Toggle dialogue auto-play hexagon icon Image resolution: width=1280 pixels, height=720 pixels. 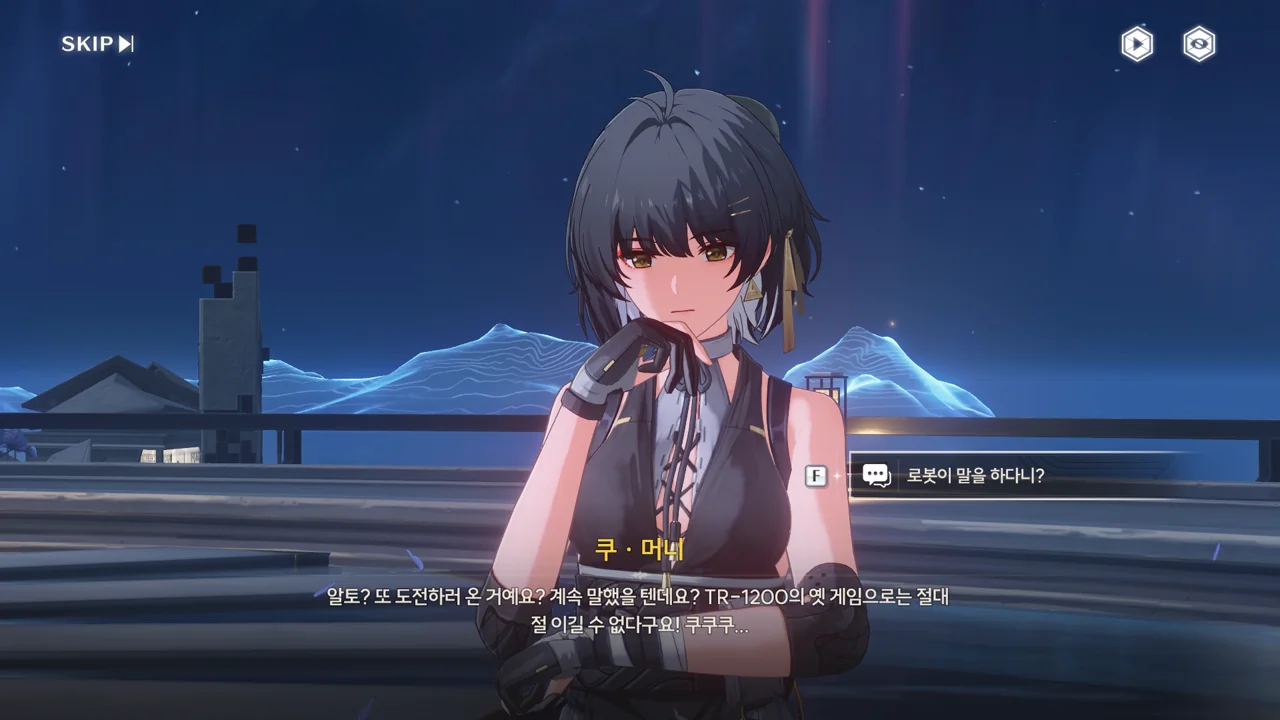[x=1136, y=44]
